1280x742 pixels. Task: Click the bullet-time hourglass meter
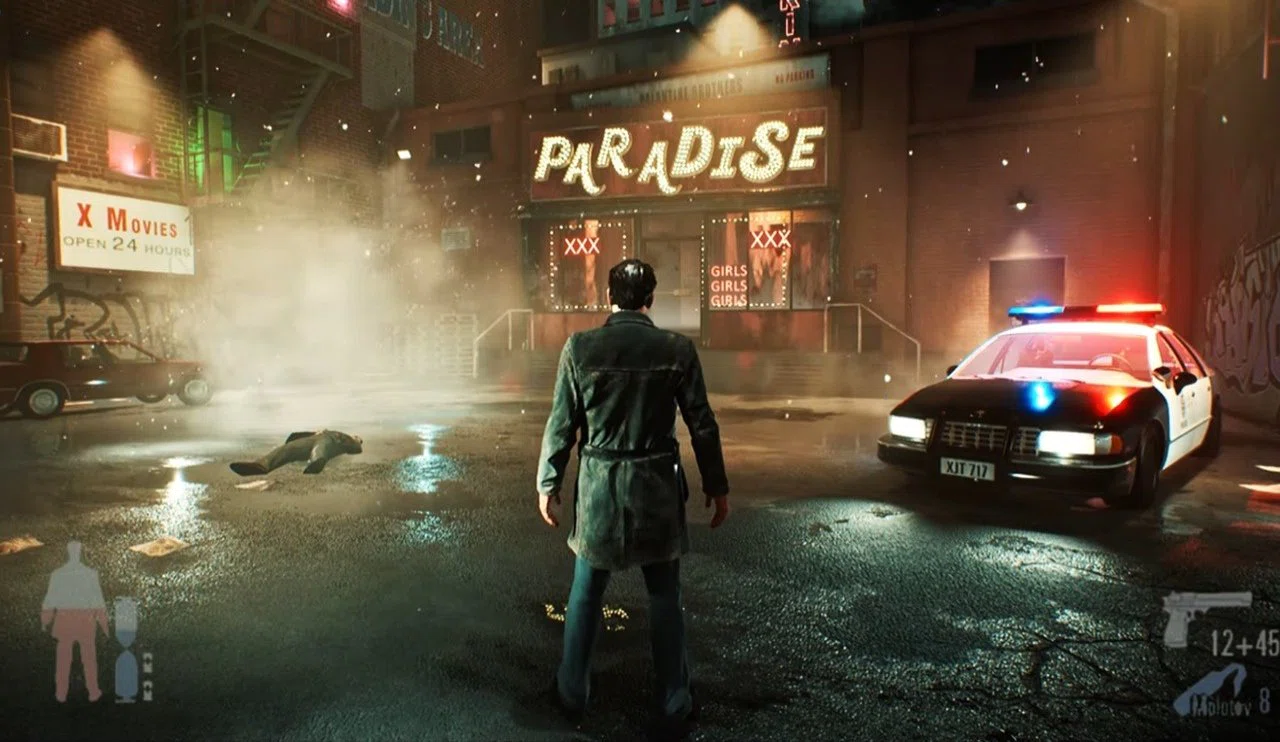tap(126, 645)
